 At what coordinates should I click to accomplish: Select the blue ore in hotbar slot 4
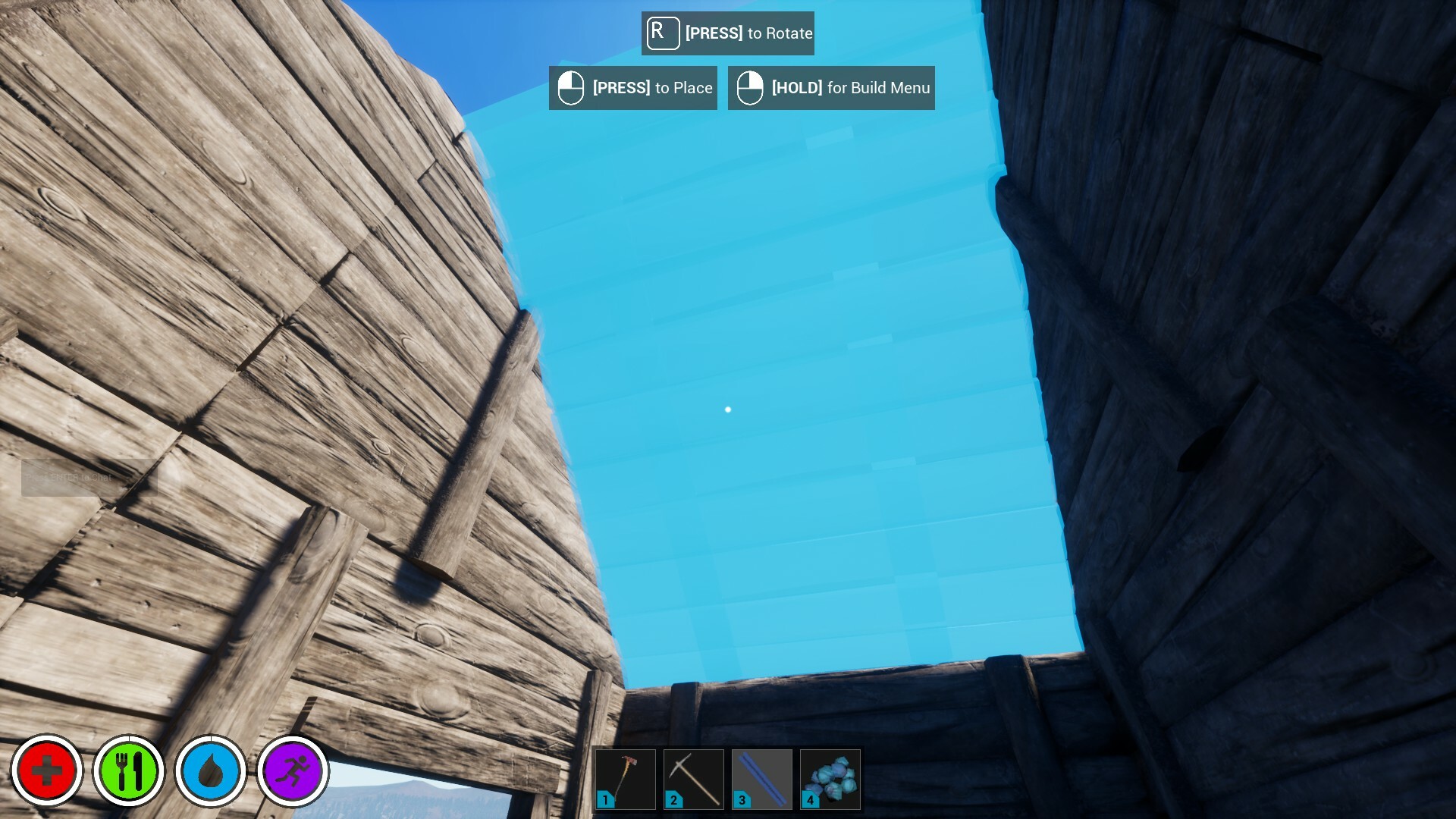point(830,778)
